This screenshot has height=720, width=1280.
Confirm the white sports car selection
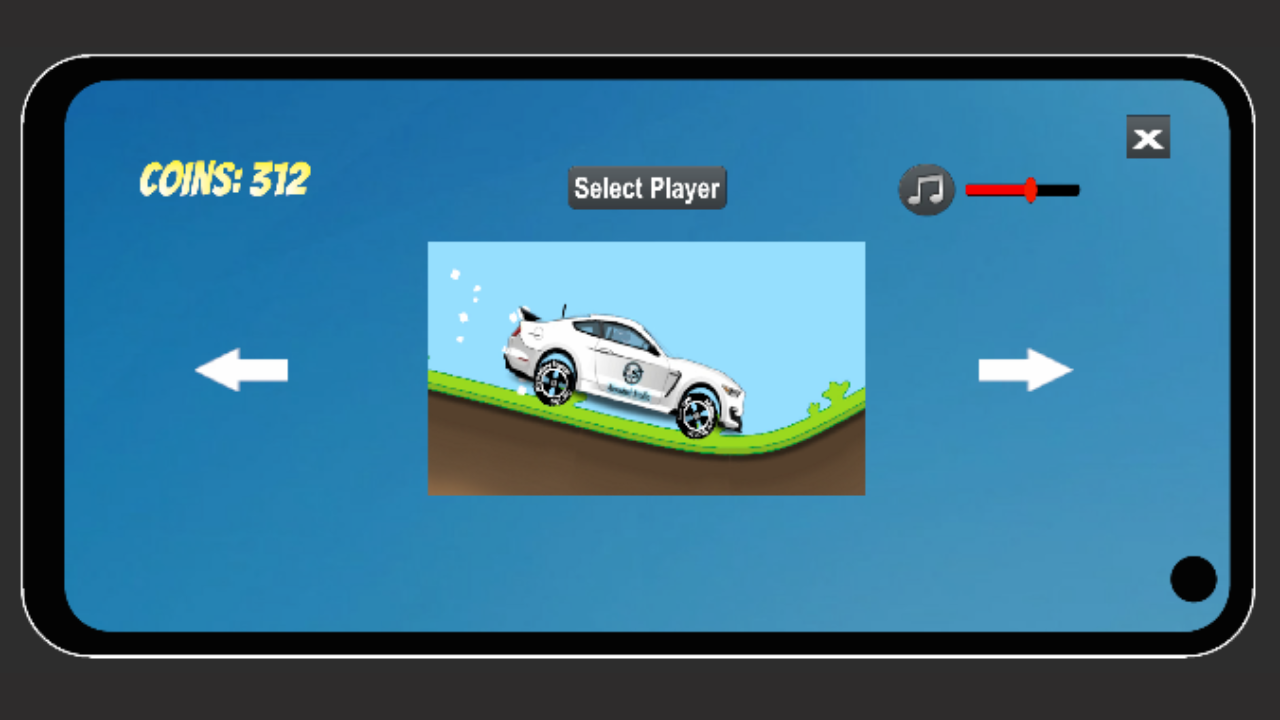[646, 367]
